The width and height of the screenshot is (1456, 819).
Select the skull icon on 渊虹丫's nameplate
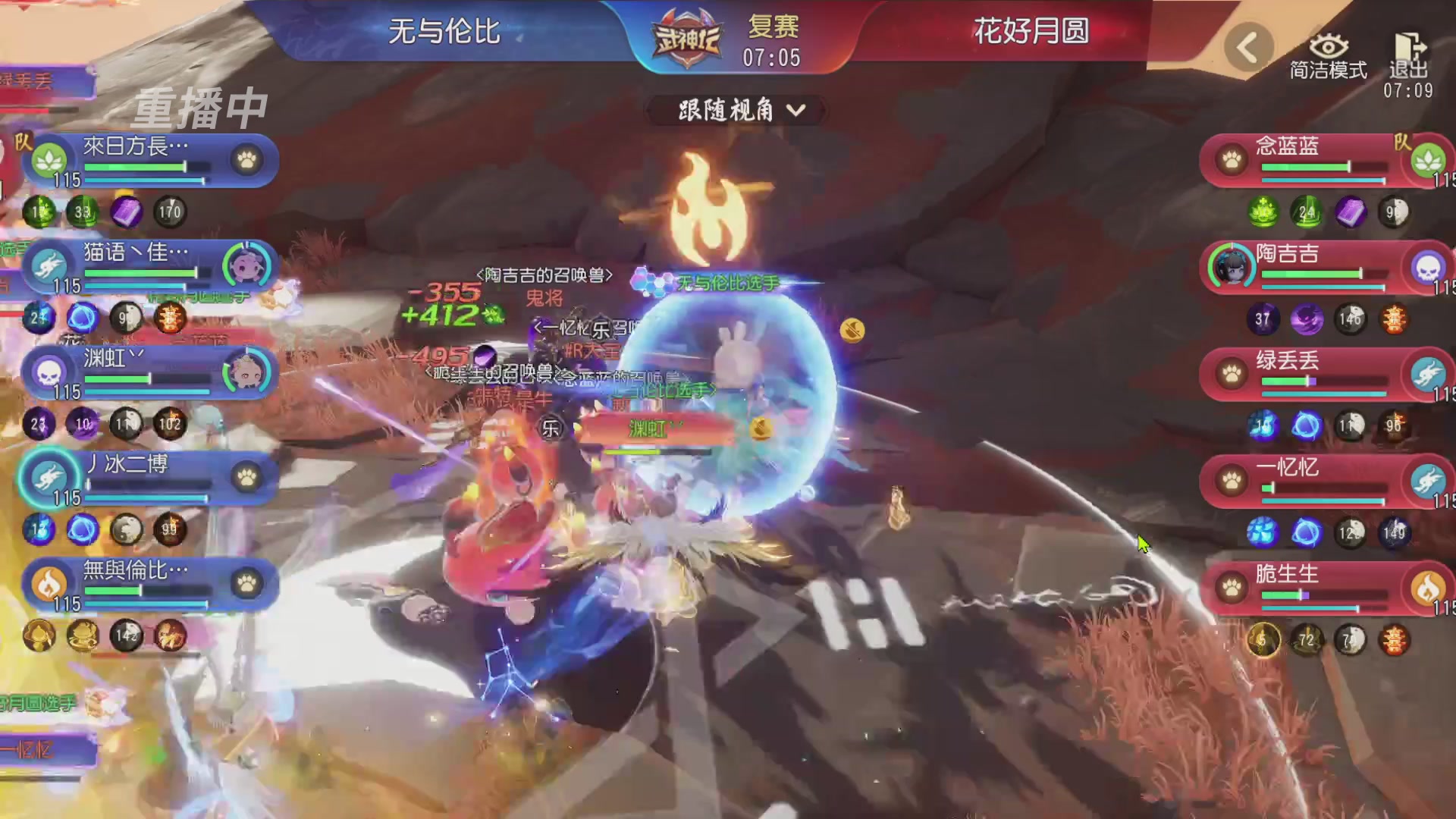(48, 372)
